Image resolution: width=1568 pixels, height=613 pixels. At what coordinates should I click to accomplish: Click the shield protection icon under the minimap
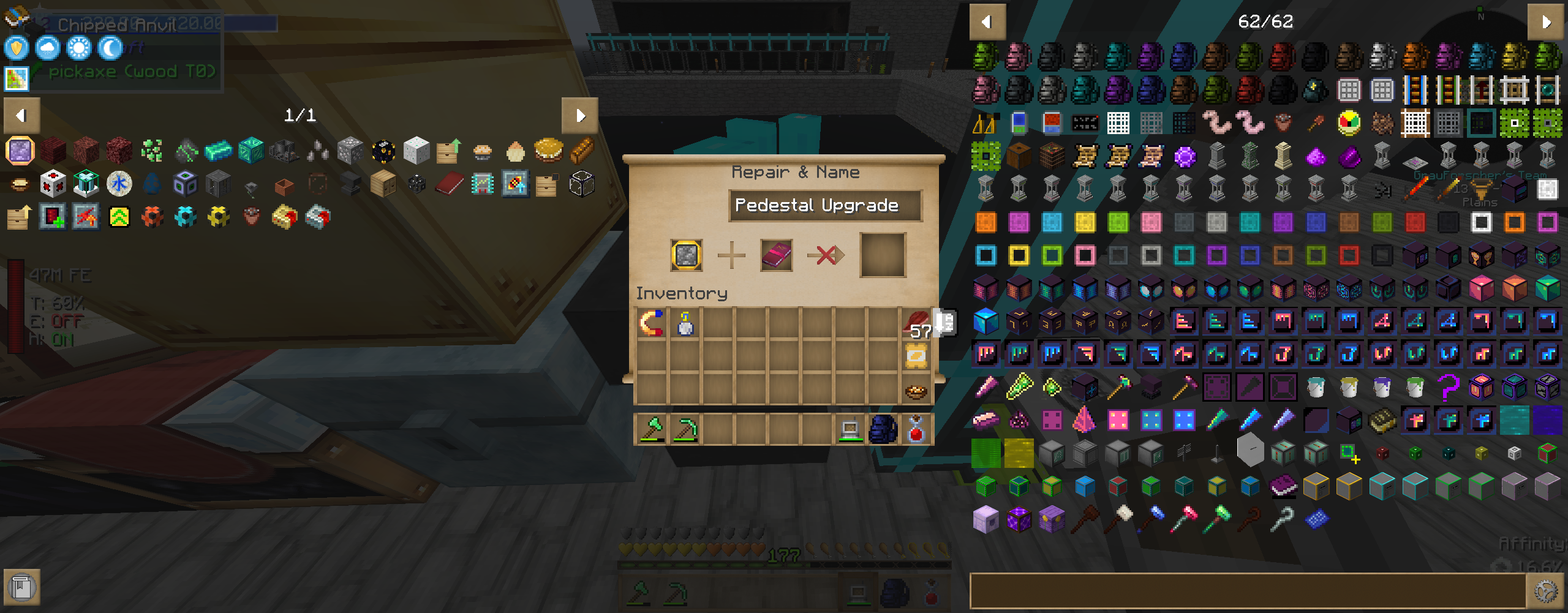tap(15, 48)
